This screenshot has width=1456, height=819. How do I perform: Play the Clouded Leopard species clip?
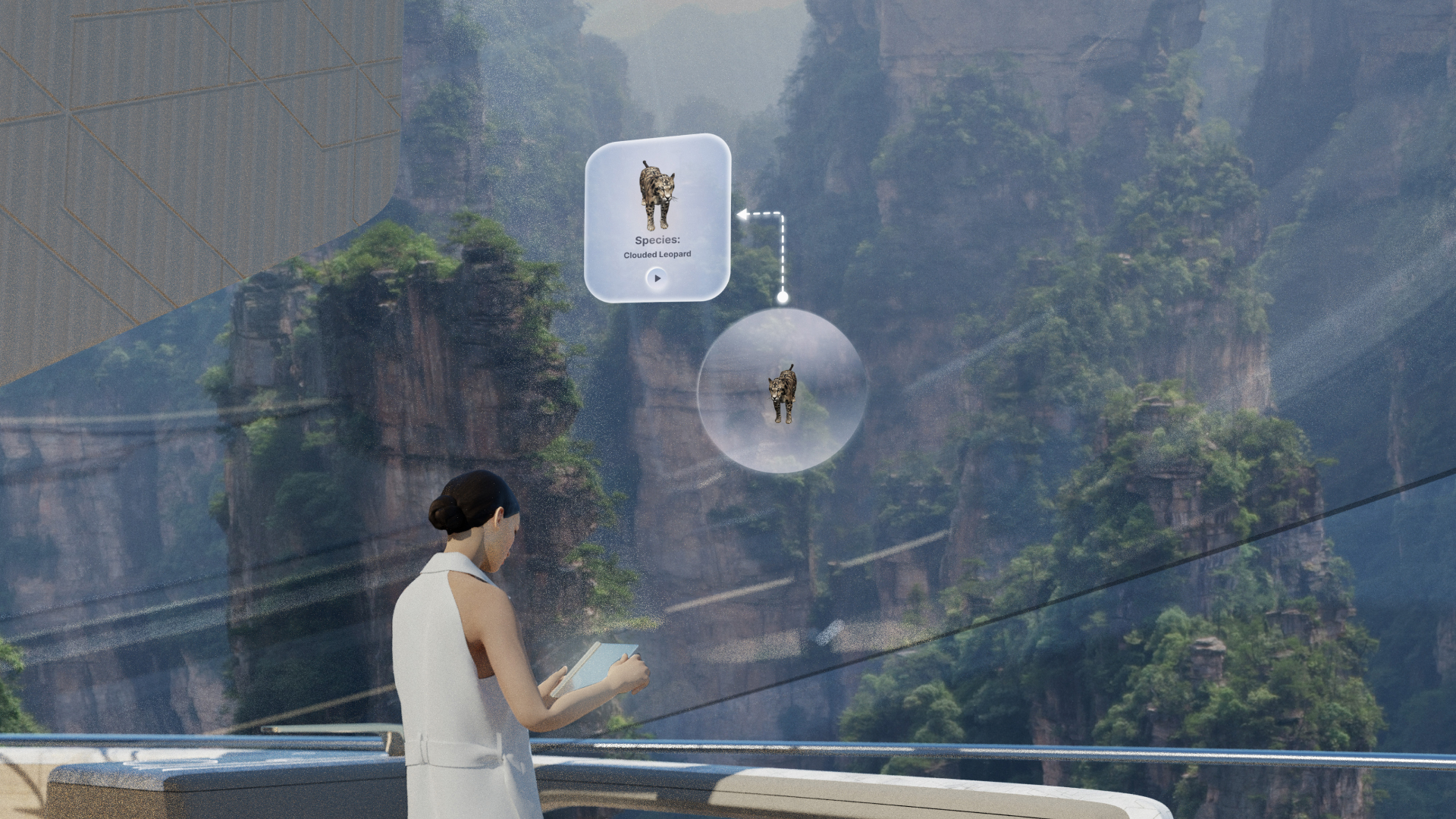point(657,278)
